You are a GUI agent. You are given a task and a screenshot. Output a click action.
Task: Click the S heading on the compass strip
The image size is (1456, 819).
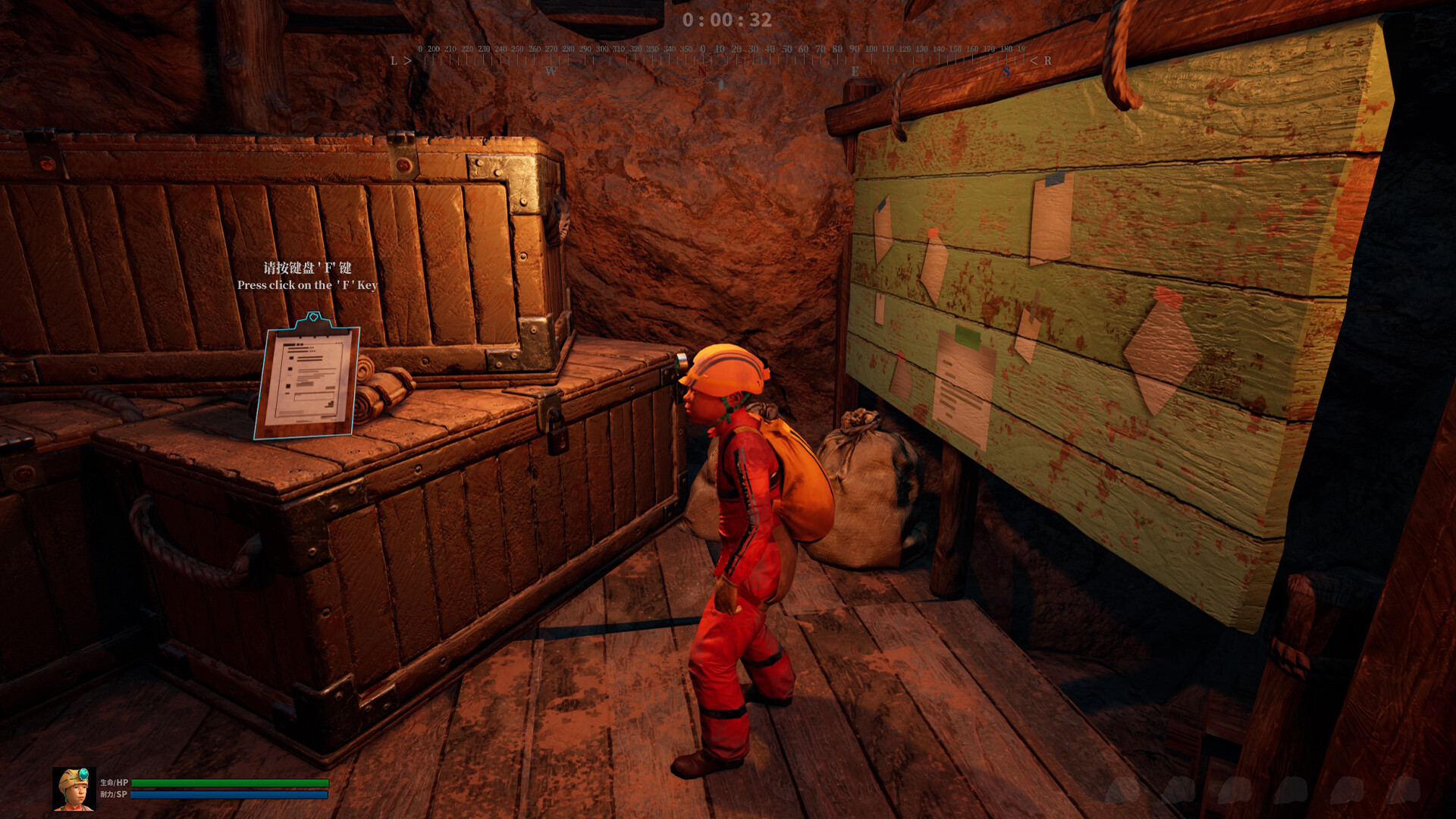[1006, 71]
